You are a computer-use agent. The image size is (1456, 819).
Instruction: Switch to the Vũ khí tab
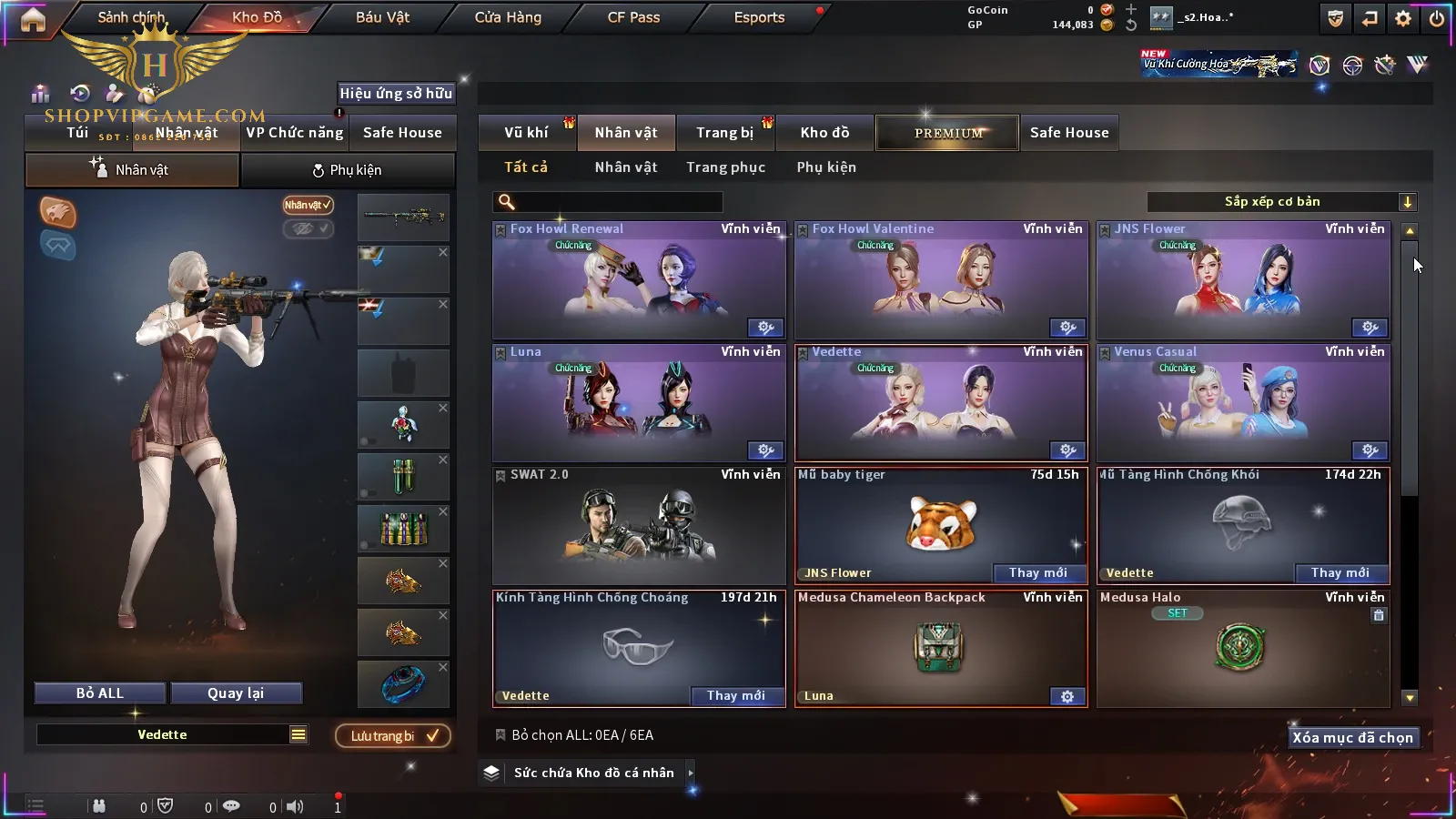point(526,133)
